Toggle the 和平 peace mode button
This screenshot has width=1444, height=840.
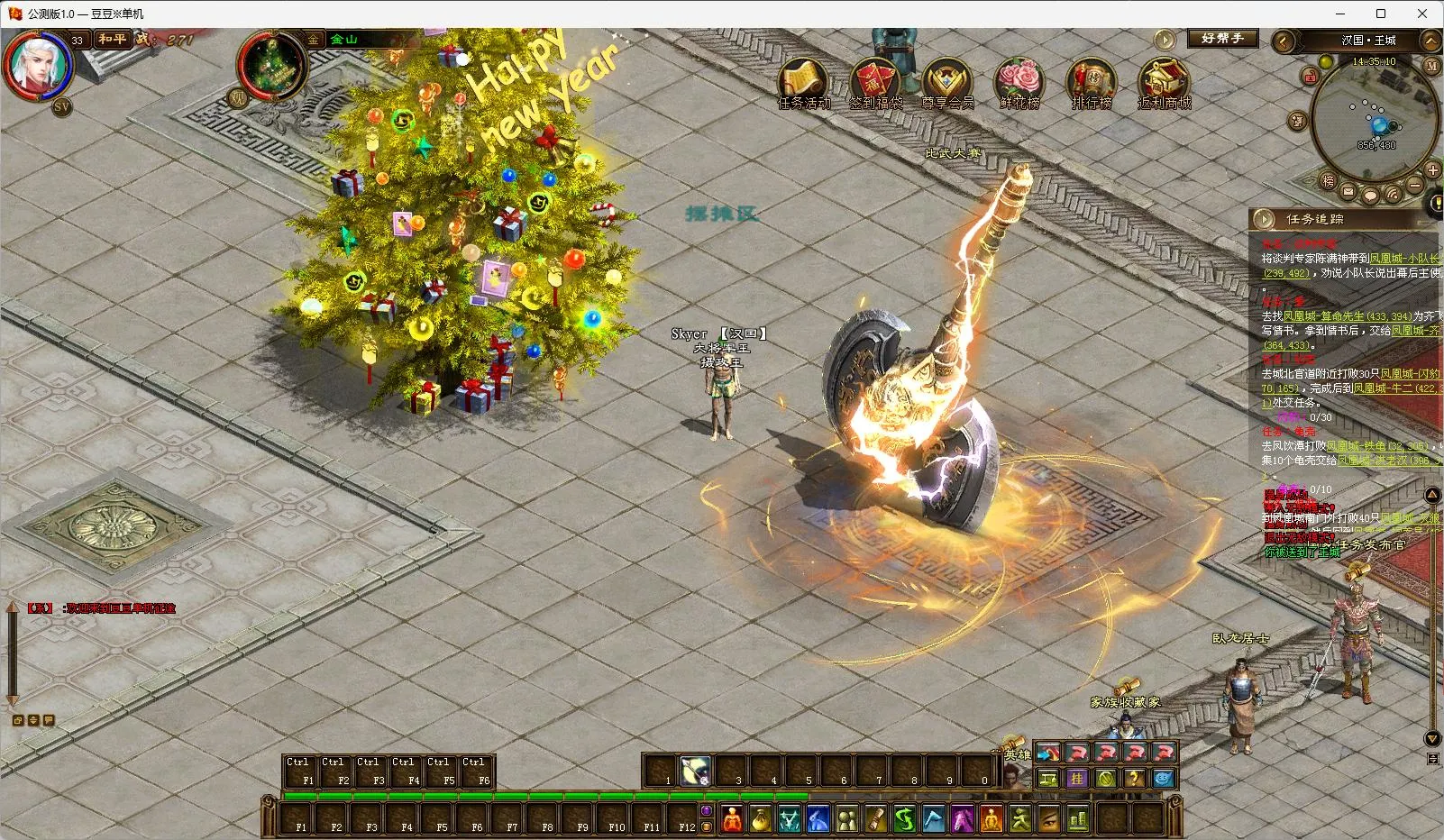pos(113,40)
